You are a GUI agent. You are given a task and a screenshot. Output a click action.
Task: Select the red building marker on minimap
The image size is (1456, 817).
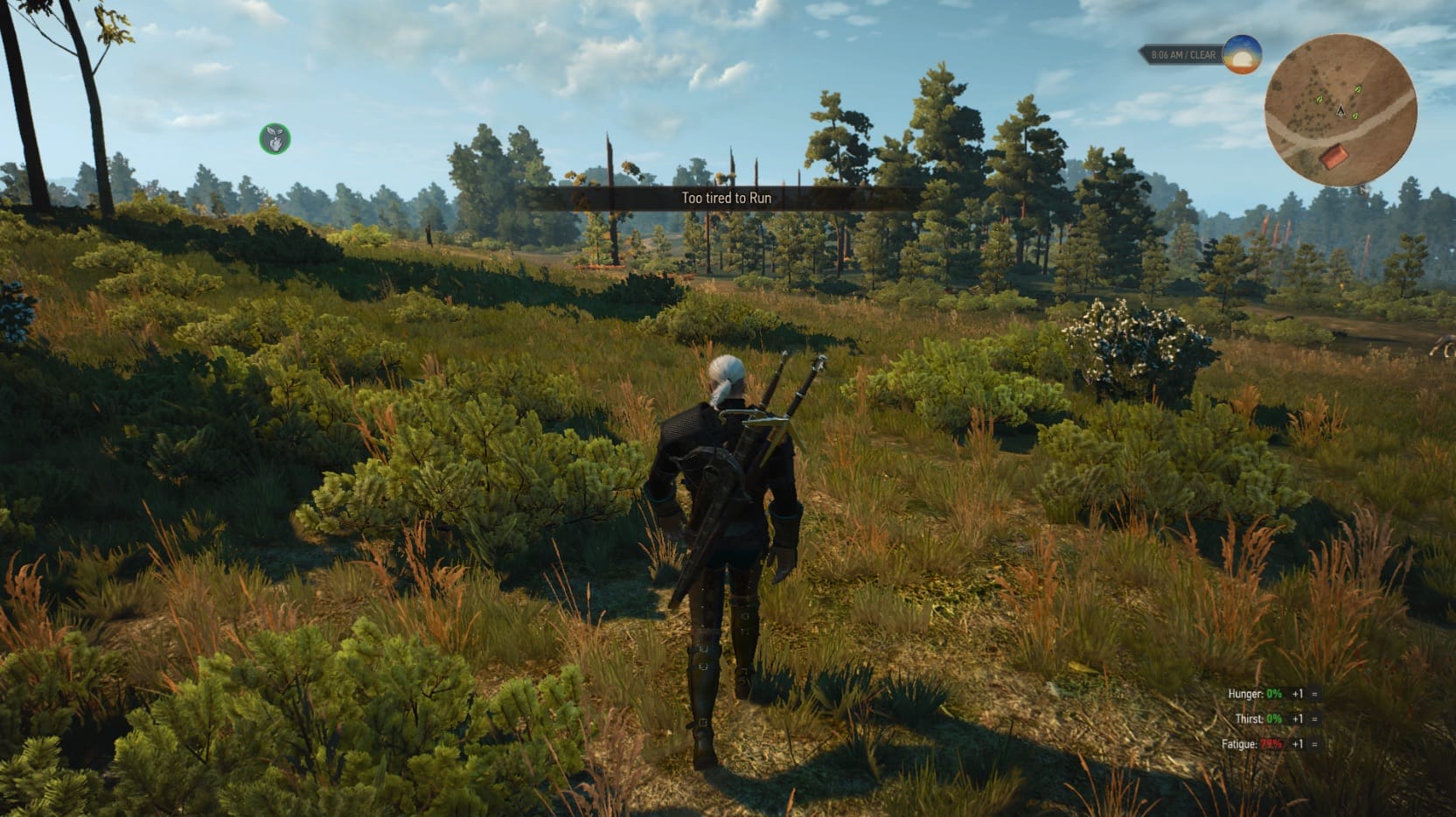(x=1332, y=158)
